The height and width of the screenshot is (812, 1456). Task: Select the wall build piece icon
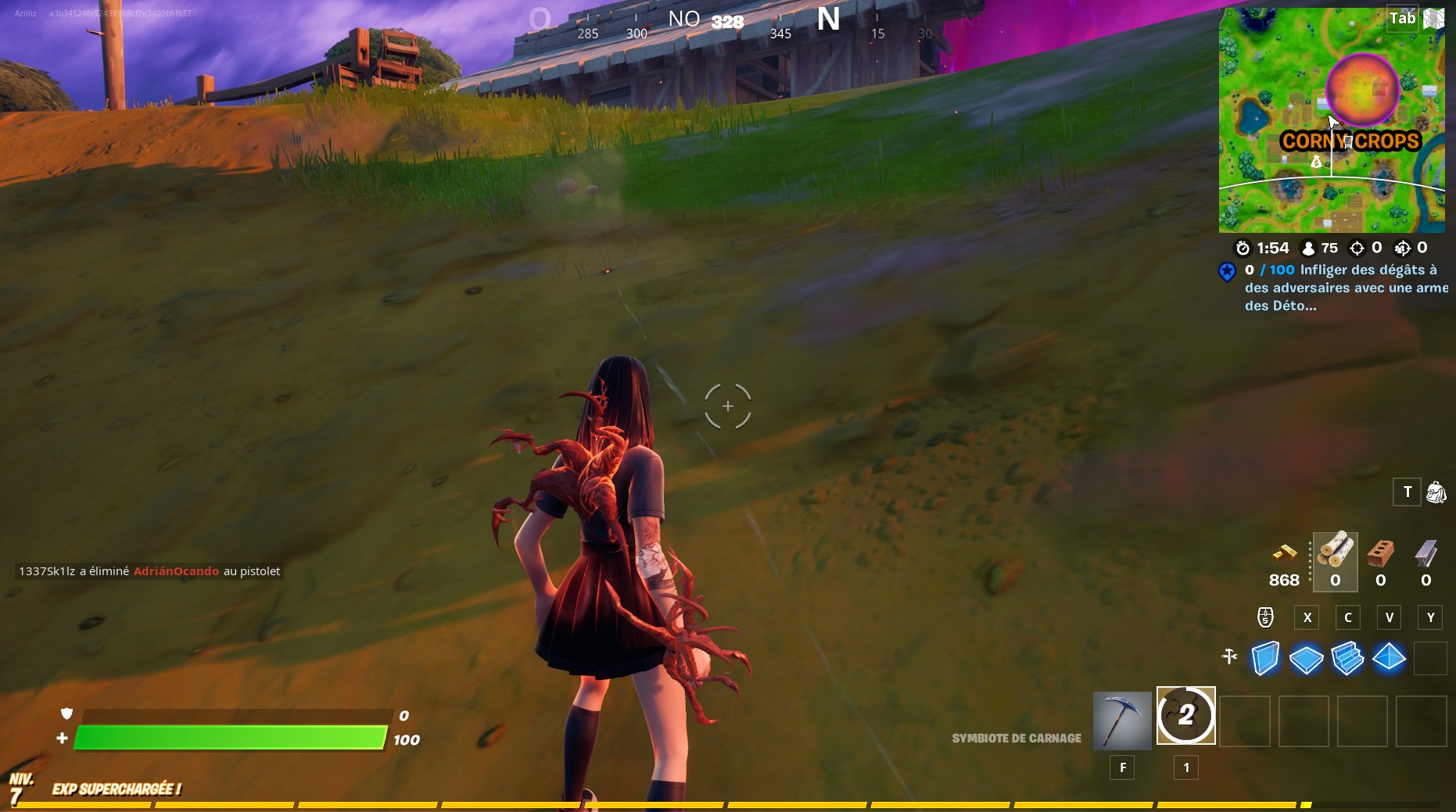coord(1264,658)
